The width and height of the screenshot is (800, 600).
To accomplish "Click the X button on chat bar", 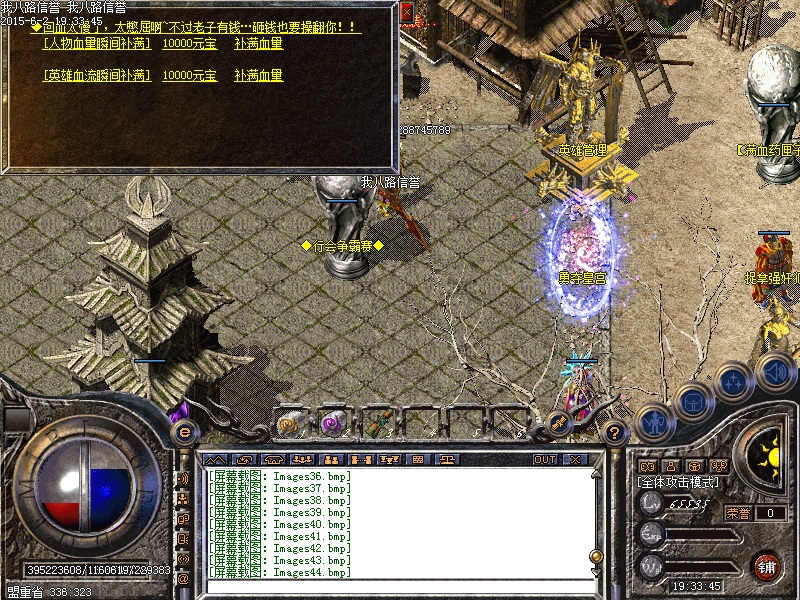I will click(575, 459).
